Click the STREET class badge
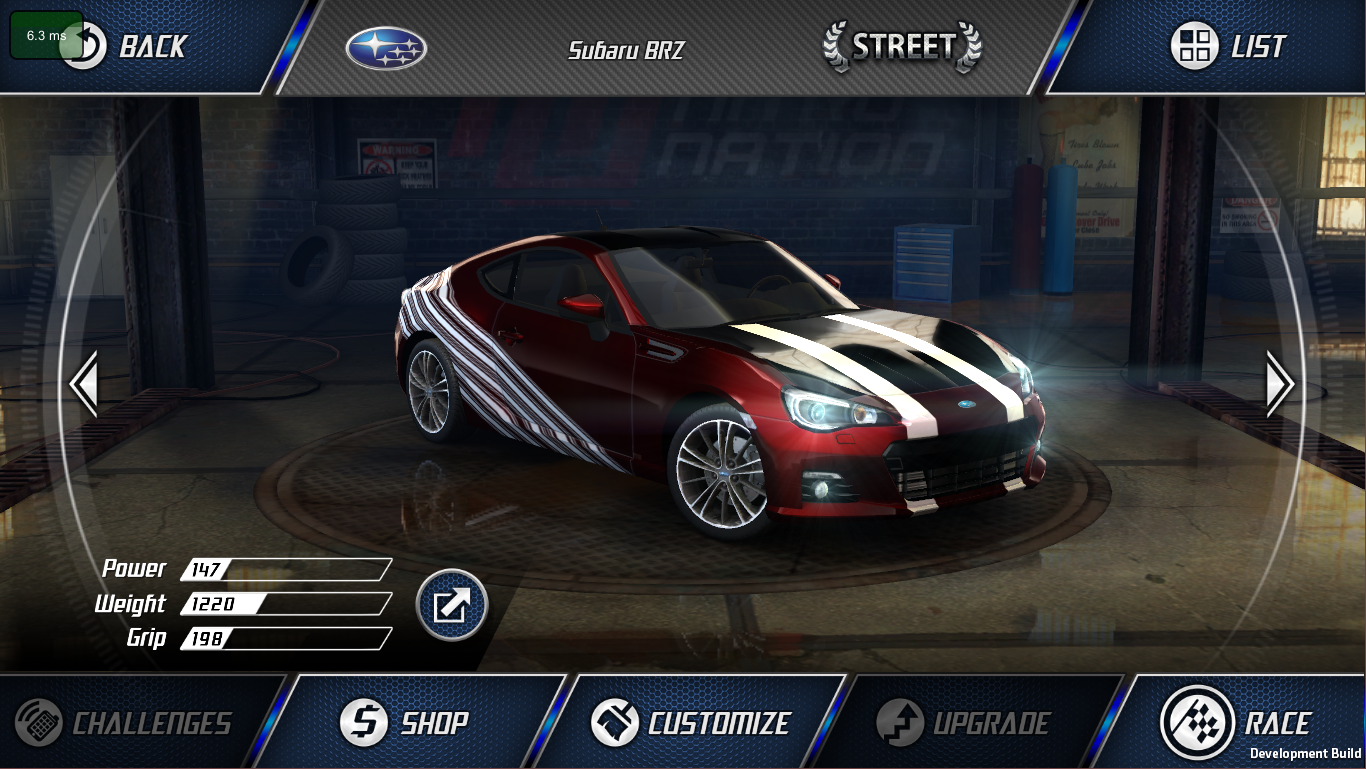 point(901,45)
